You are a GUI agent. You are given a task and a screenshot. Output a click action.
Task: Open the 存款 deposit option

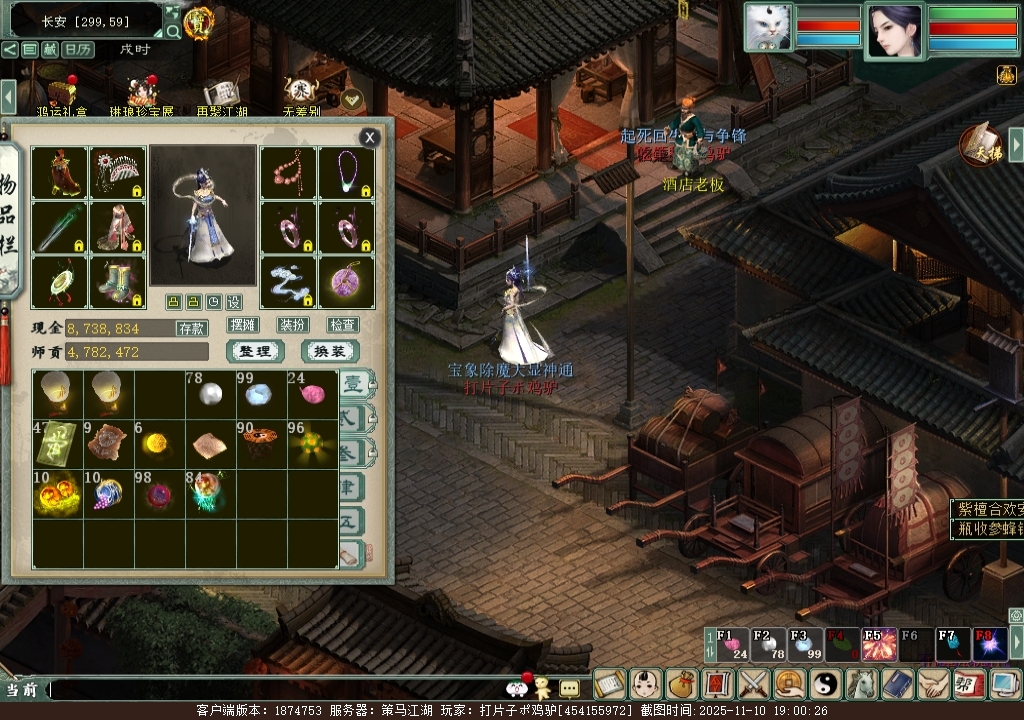pos(192,327)
